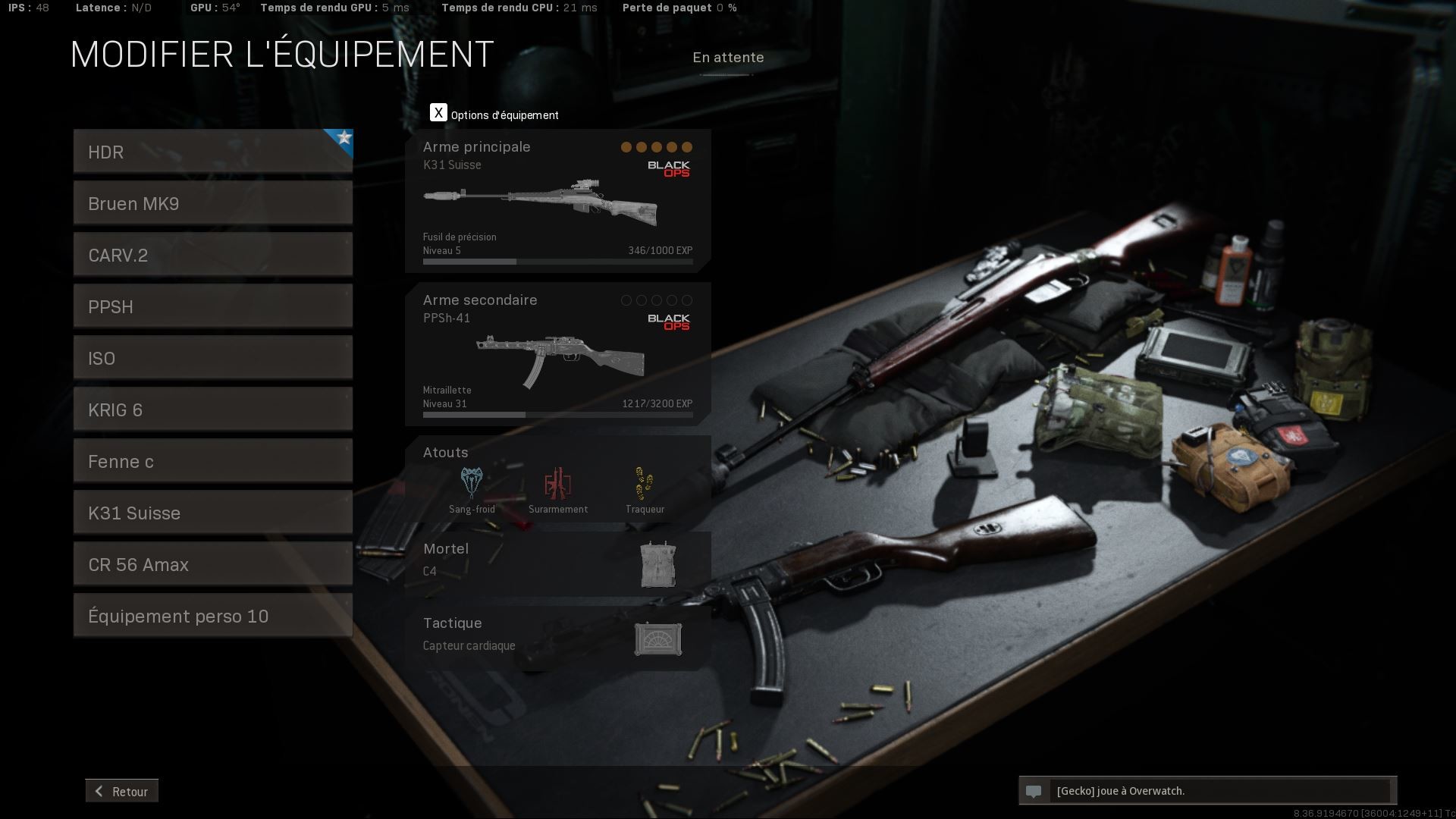Select the CR 56 Amax loadout tab

[212, 563]
